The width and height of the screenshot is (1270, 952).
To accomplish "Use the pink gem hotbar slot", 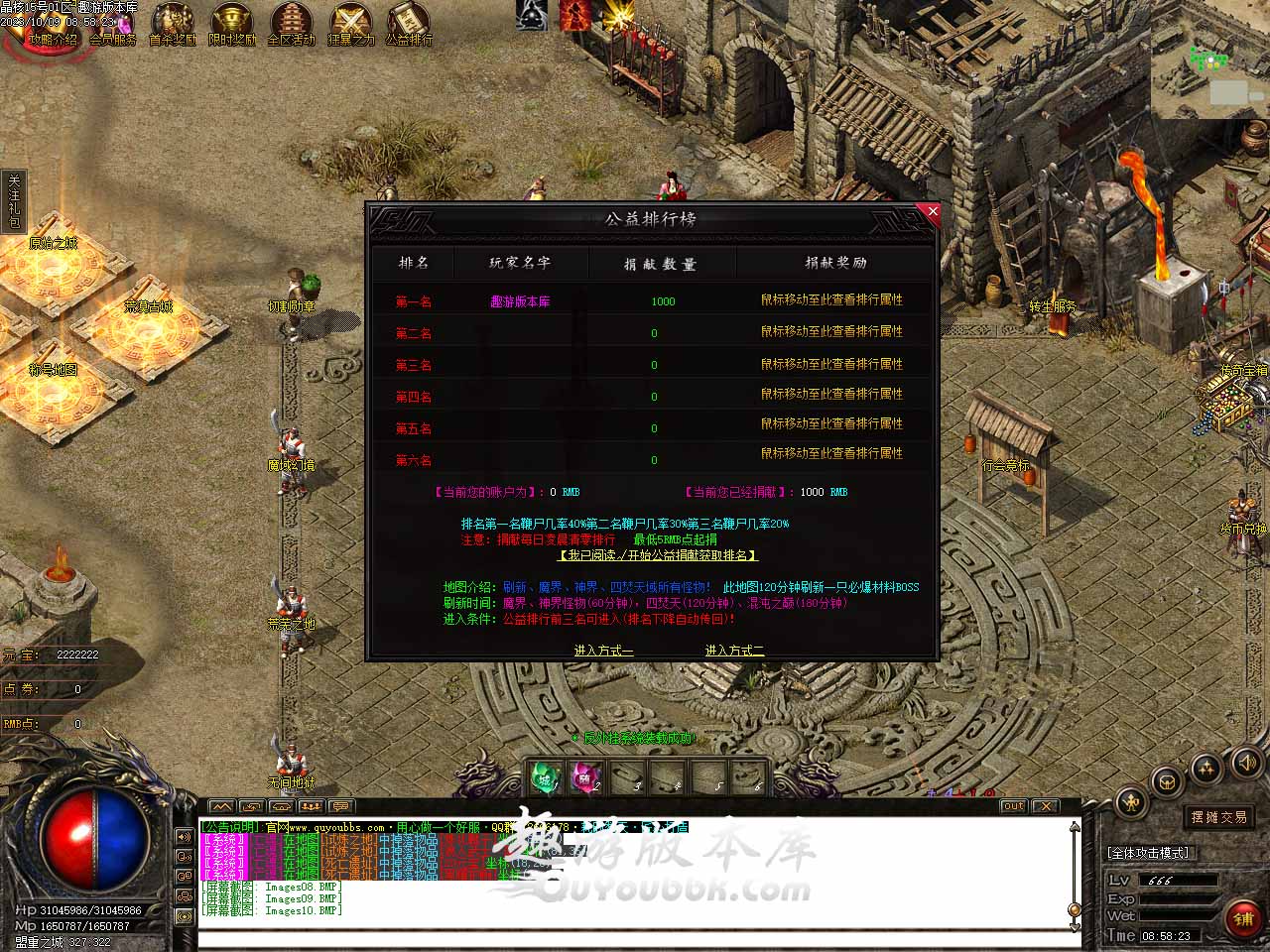I will [x=585, y=777].
